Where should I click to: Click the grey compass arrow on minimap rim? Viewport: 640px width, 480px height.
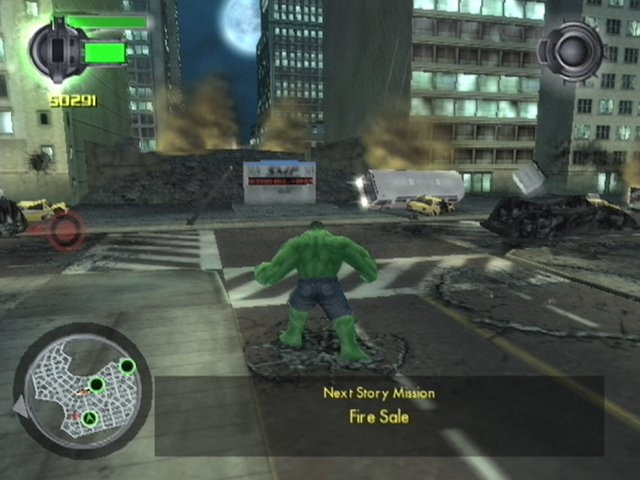pyautogui.click(x=20, y=408)
